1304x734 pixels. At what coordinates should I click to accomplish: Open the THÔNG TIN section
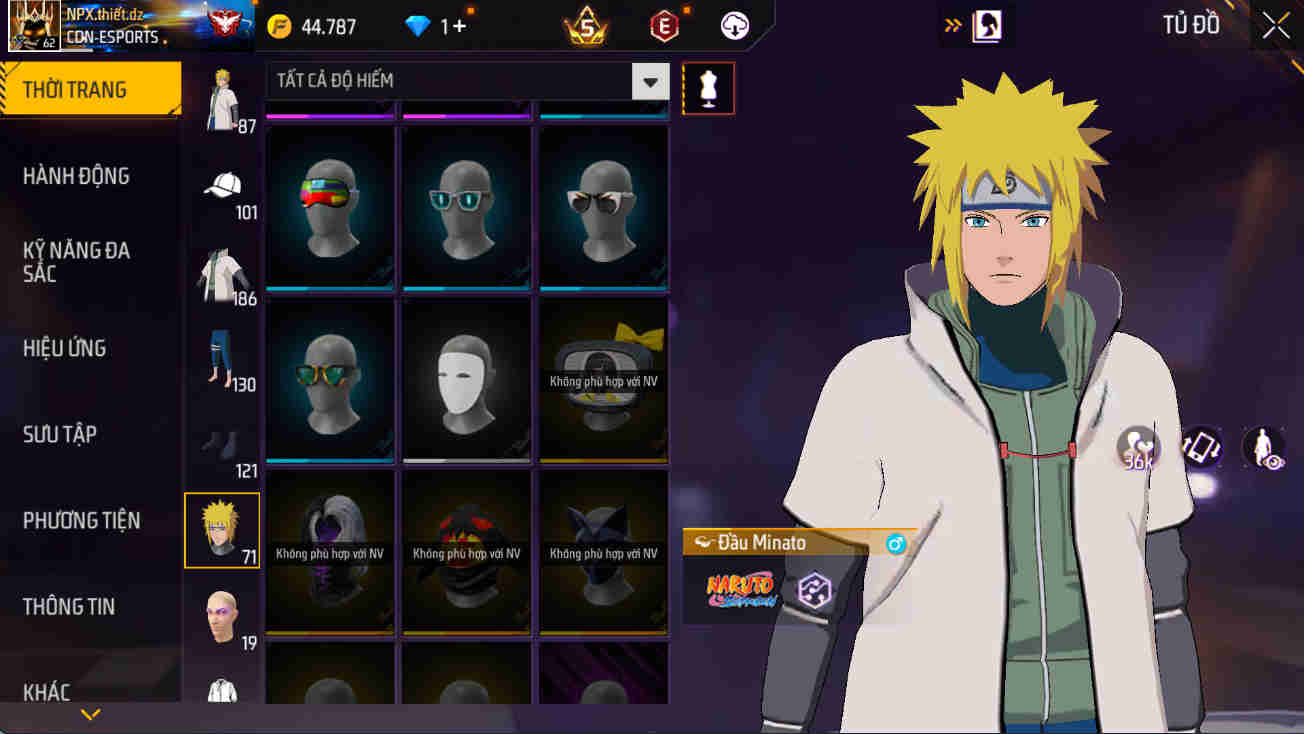70,605
